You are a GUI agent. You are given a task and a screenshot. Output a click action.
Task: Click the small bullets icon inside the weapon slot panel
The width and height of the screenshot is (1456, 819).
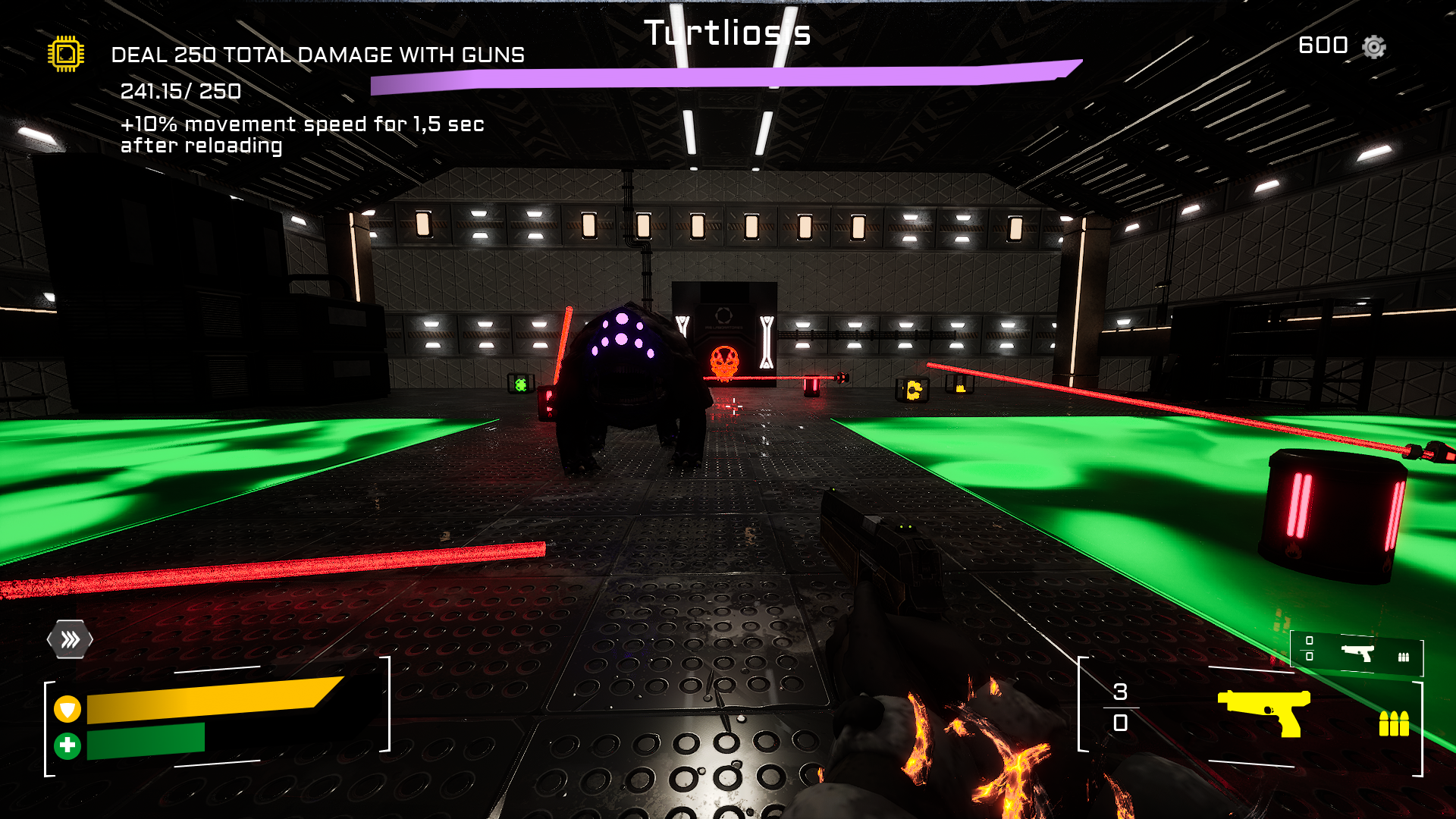click(x=1404, y=656)
